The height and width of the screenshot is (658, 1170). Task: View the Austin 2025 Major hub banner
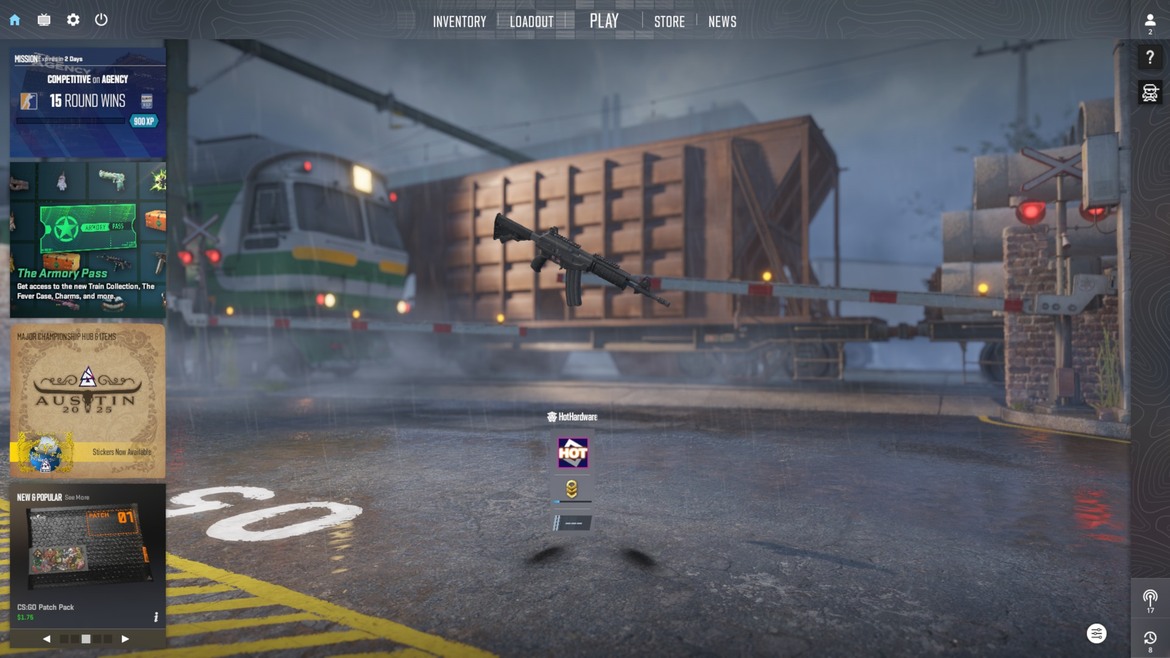pos(88,400)
